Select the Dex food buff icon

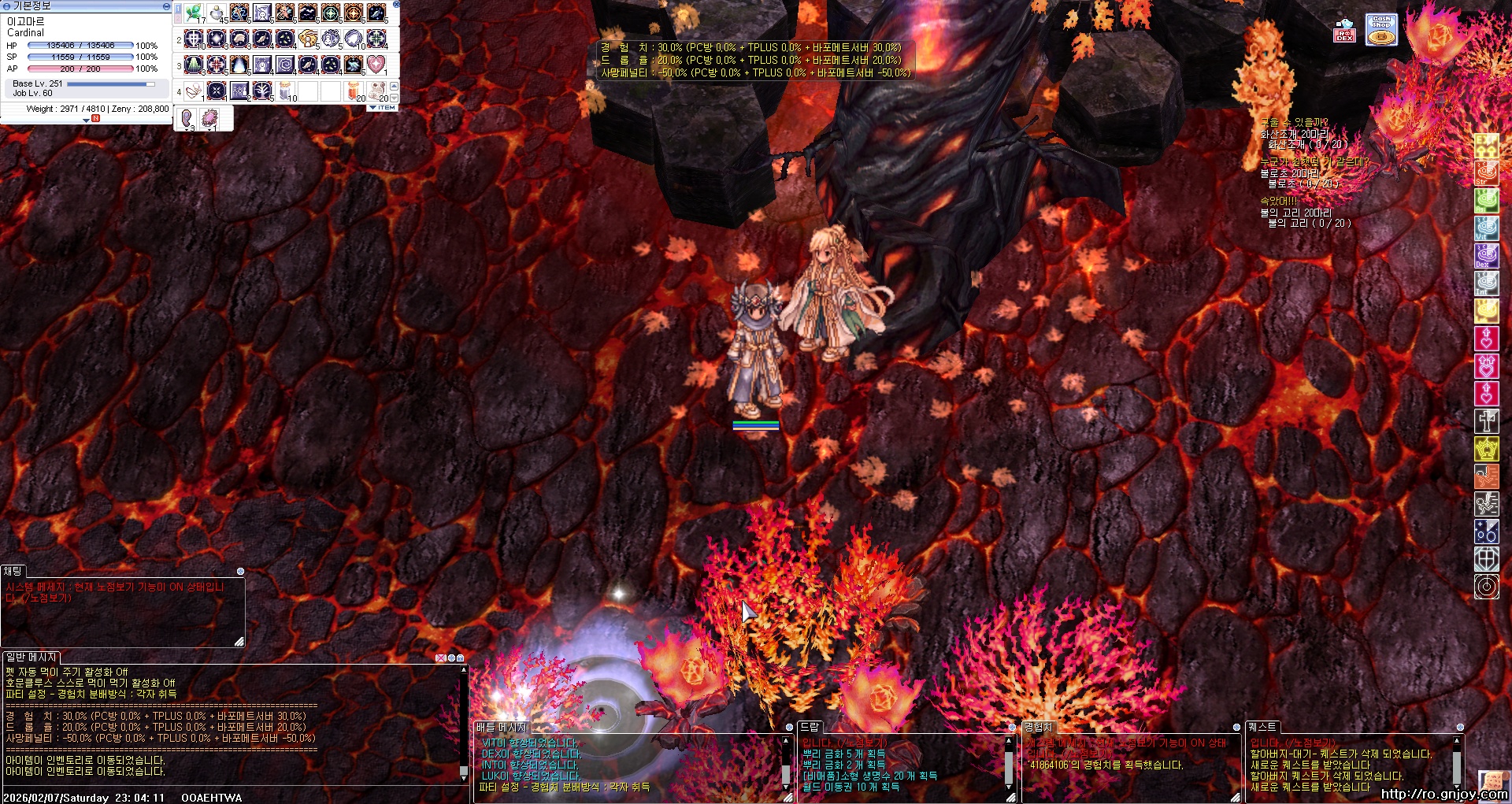click(x=1486, y=256)
